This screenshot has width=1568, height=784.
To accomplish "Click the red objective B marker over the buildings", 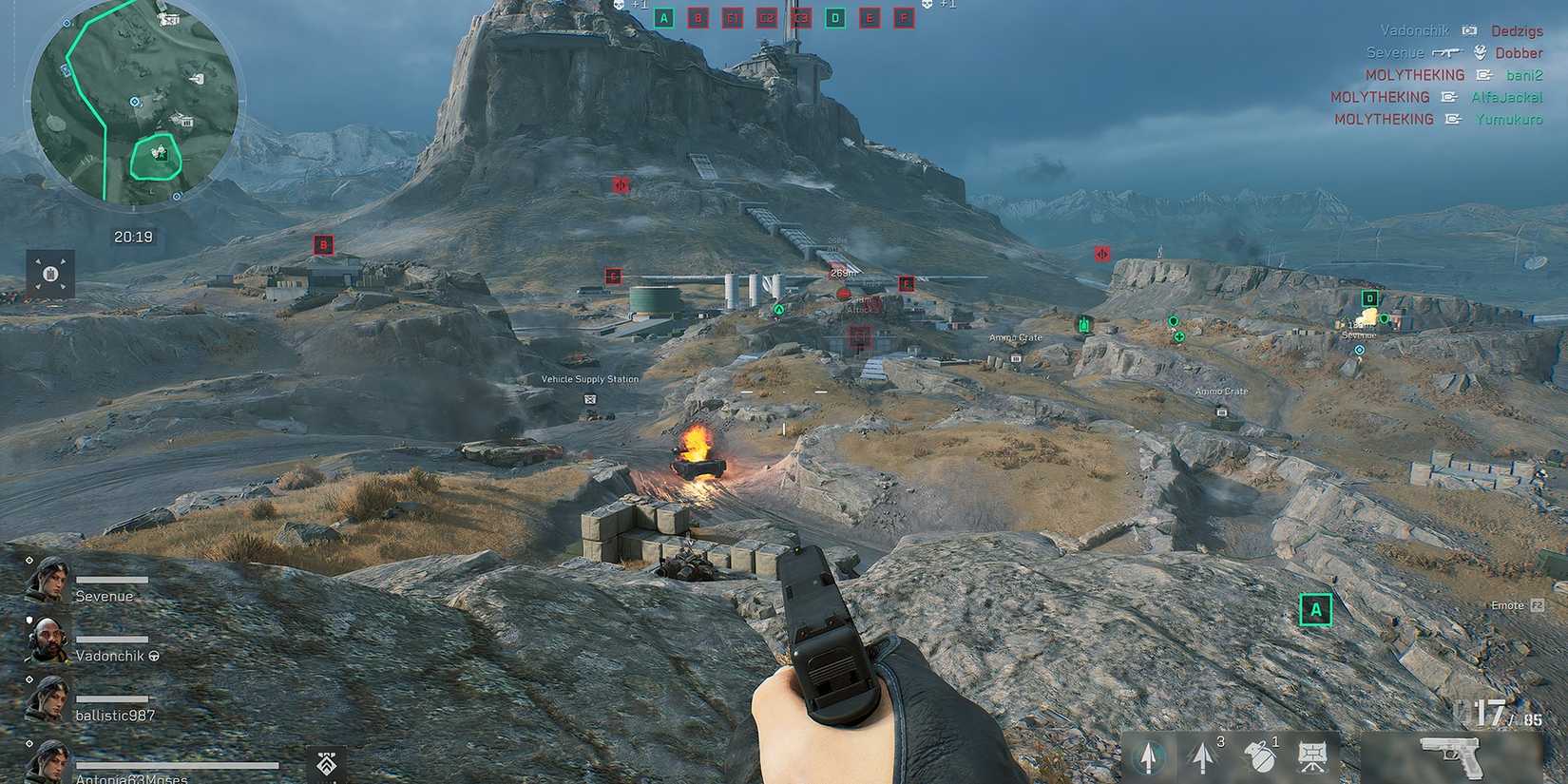I will (x=324, y=244).
